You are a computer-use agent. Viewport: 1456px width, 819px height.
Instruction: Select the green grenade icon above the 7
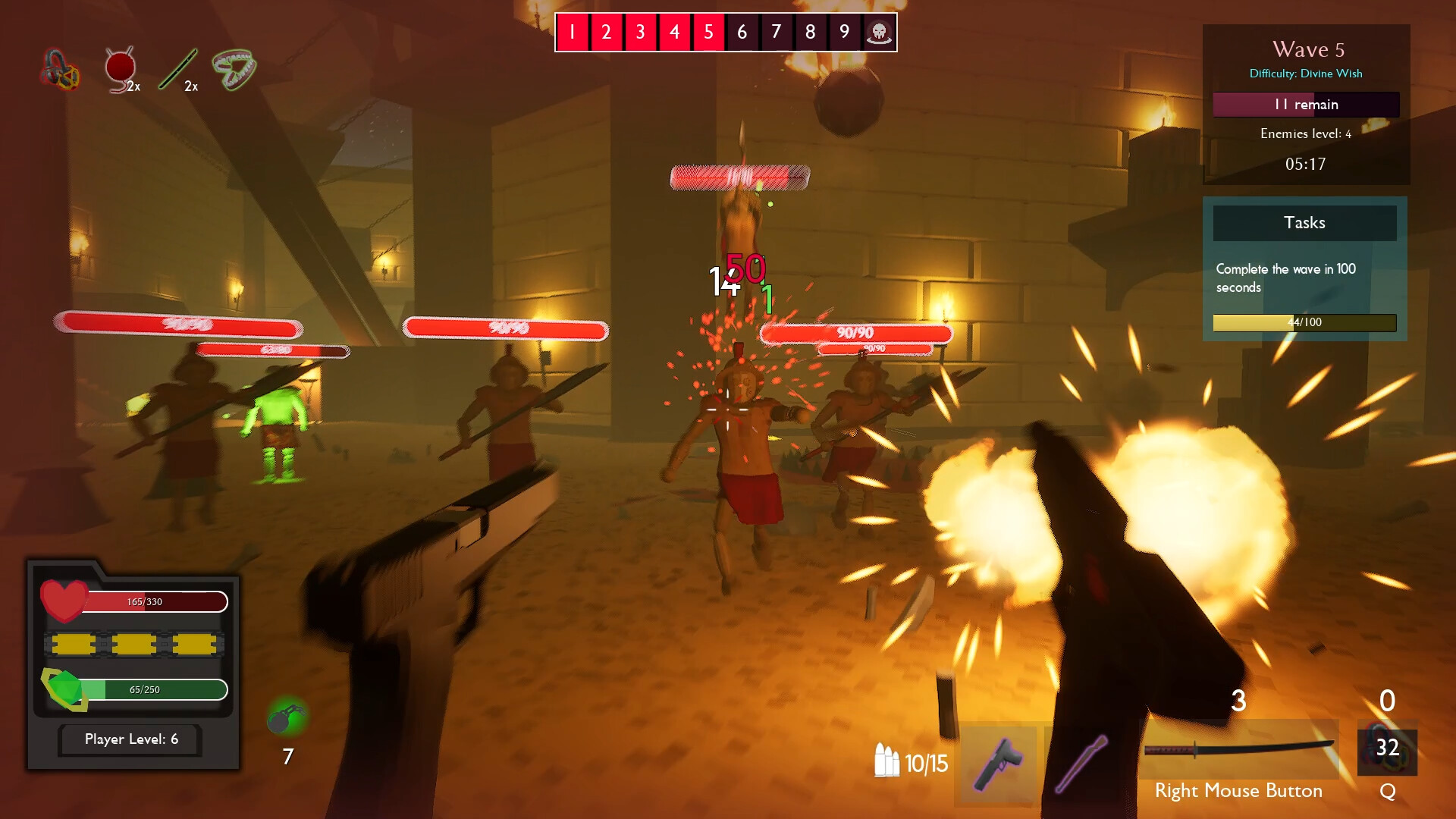(x=286, y=715)
